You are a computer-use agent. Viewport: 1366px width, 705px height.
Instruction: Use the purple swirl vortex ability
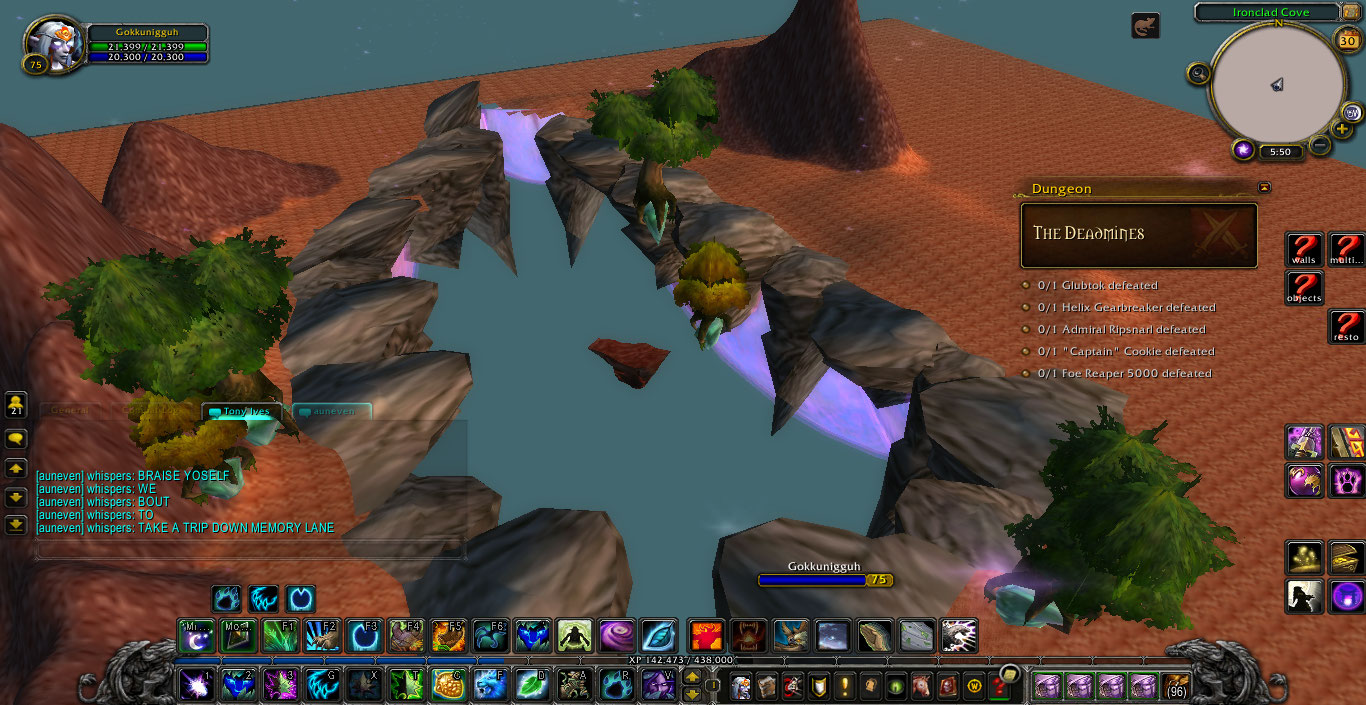coord(616,636)
